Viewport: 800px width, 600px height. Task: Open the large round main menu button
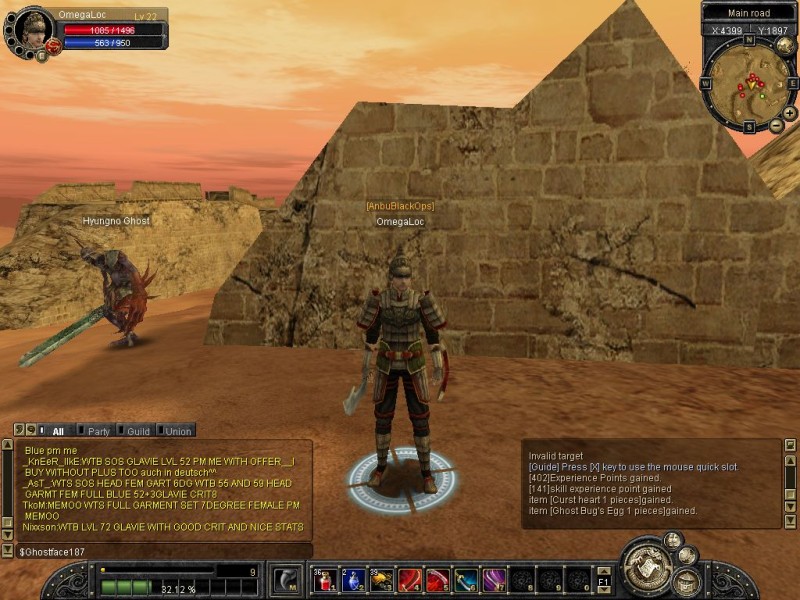point(645,568)
